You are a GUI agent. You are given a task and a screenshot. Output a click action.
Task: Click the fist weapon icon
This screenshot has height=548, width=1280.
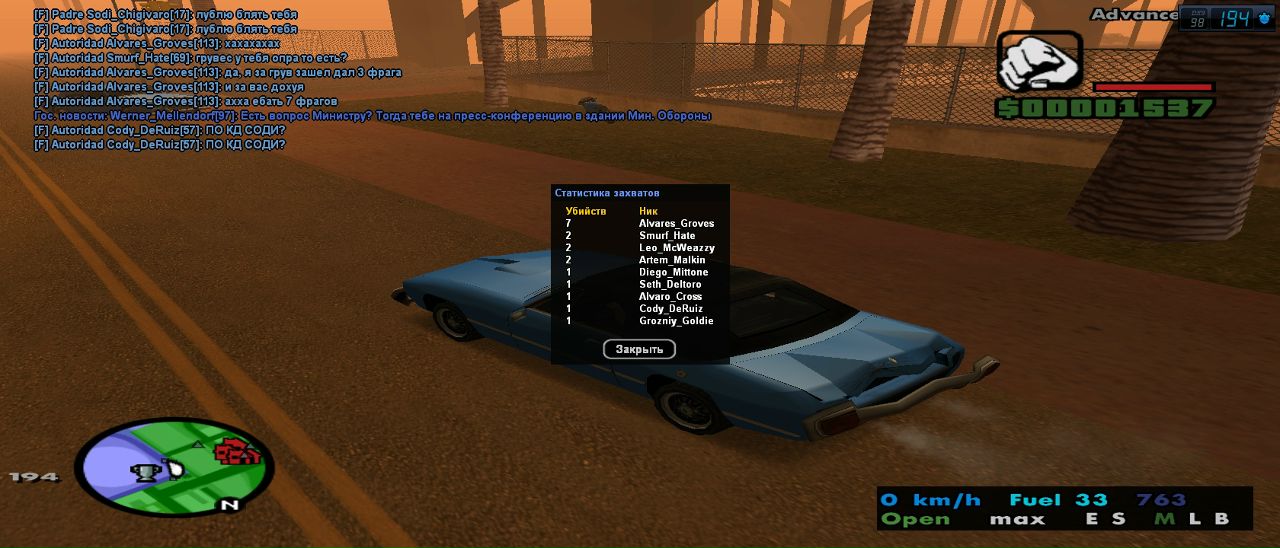coord(1038,62)
